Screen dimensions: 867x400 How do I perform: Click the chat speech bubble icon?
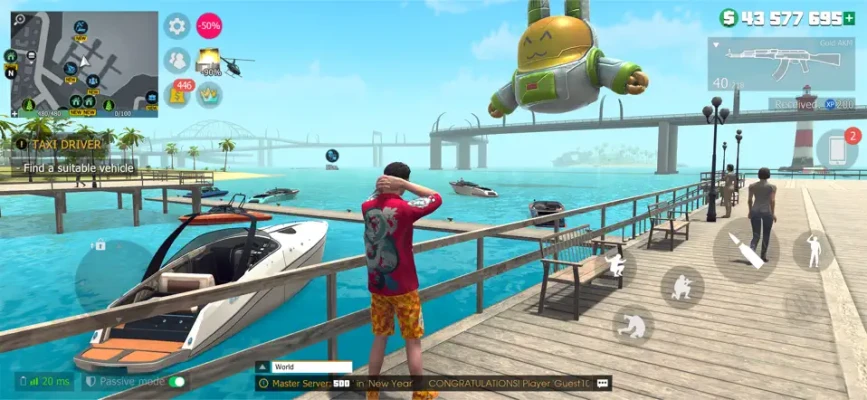pos(603,383)
